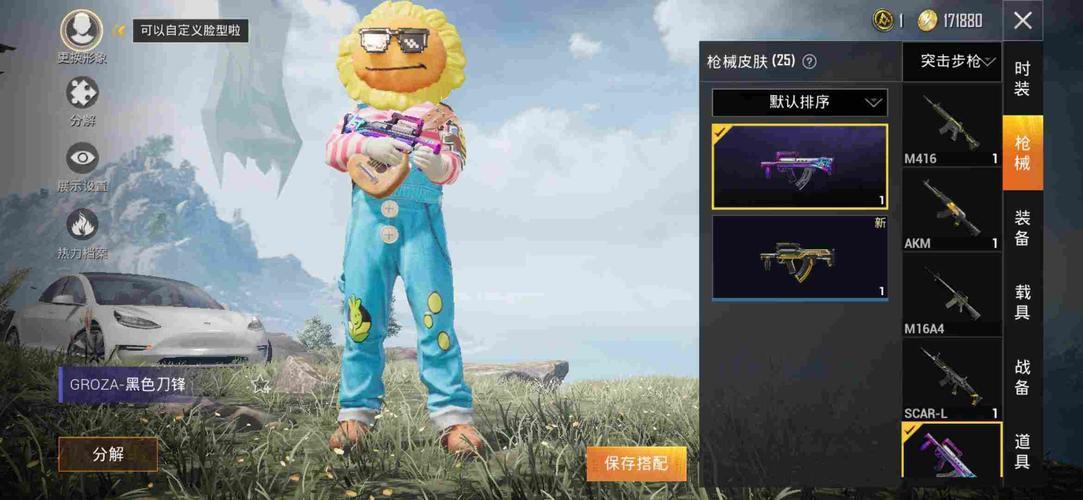
Task: Select the purple GROZA skin thumbnail
Action: coord(799,167)
